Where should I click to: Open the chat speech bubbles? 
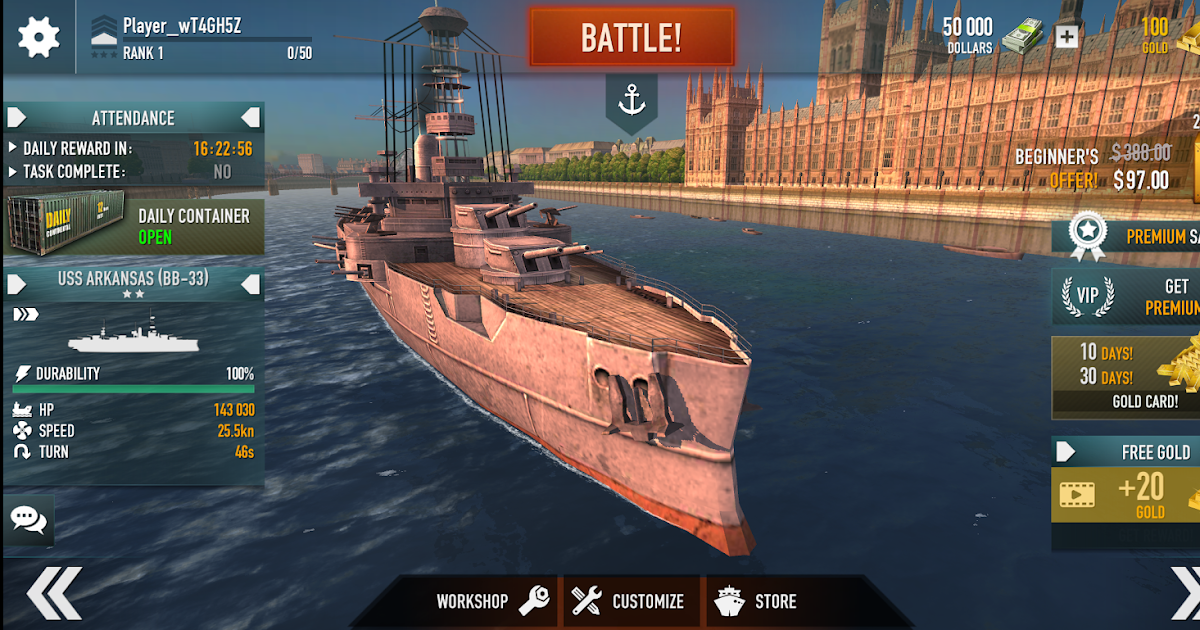click(28, 518)
